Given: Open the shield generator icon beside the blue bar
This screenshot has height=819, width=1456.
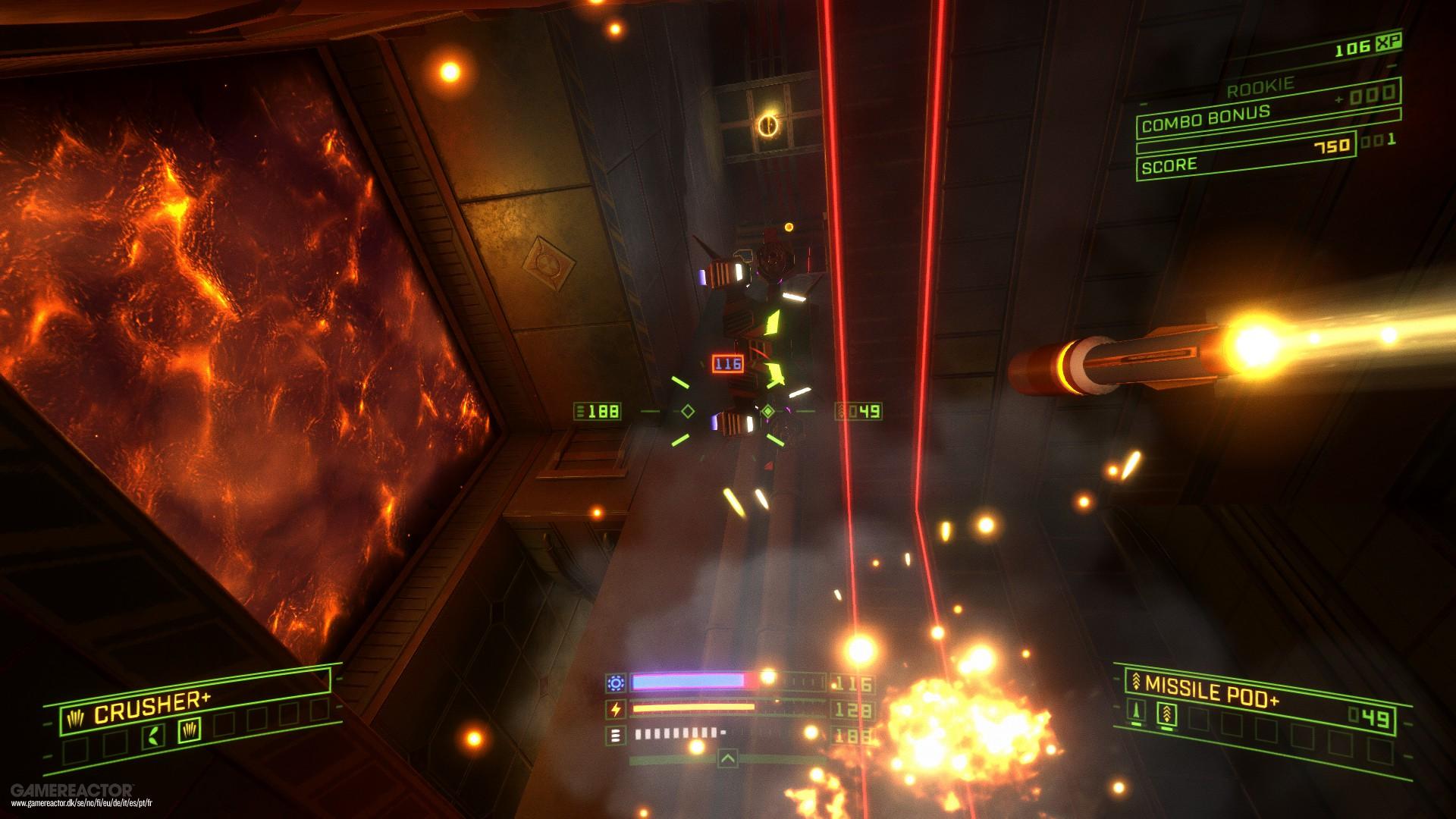Looking at the screenshot, I should pos(616,683).
